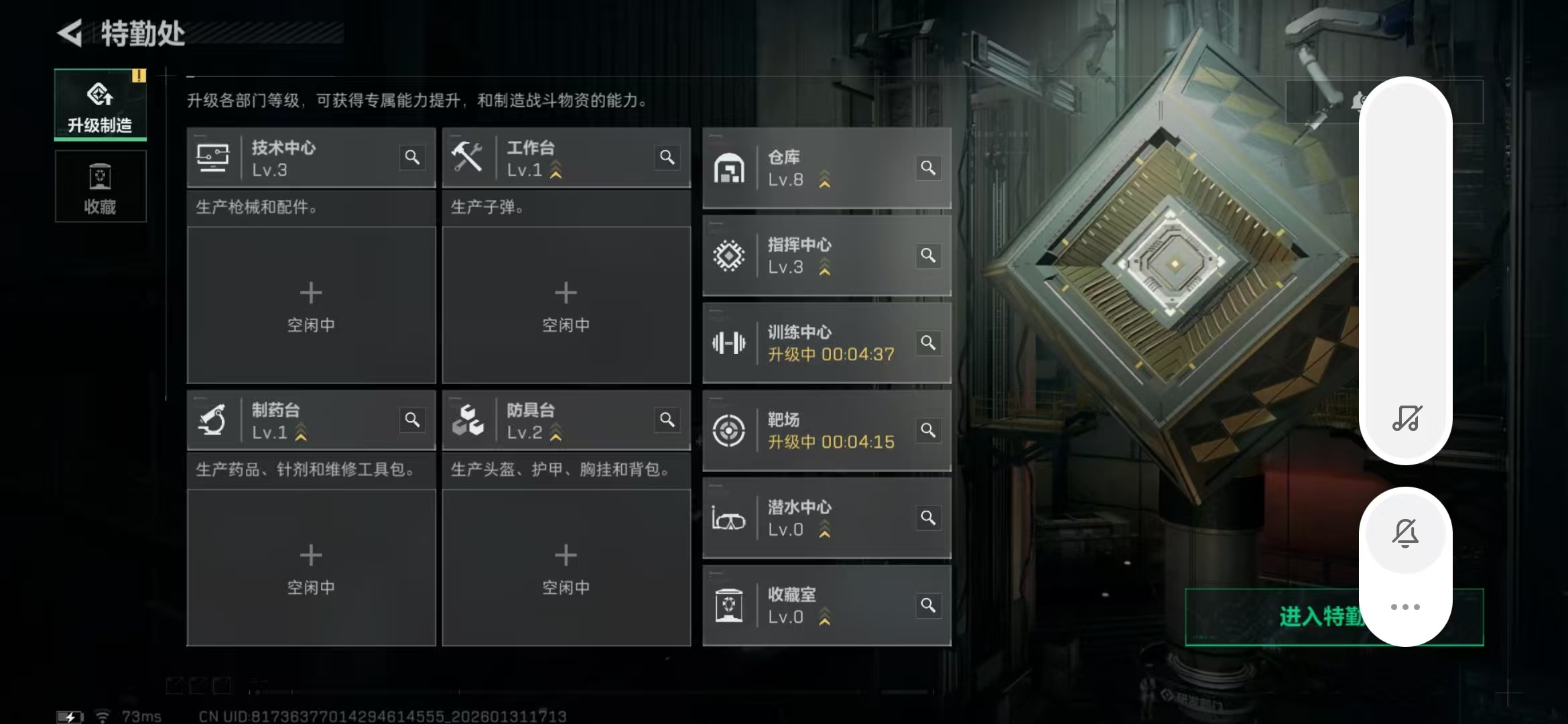The image size is (1568, 724).
Task: Switch to the 升级制造 tab
Action: tap(100, 104)
